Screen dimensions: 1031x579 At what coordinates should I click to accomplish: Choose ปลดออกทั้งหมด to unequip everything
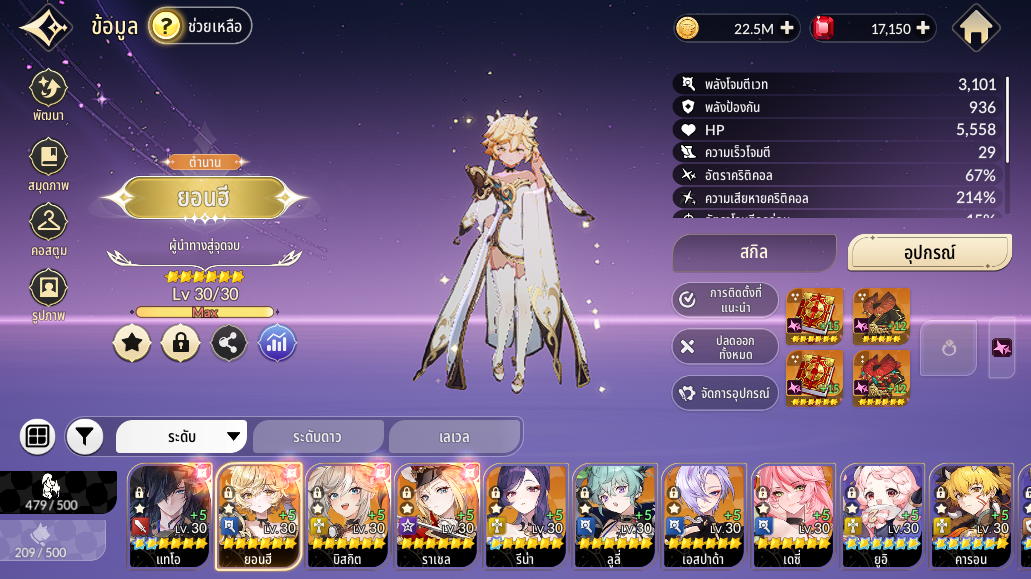tap(725, 346)
